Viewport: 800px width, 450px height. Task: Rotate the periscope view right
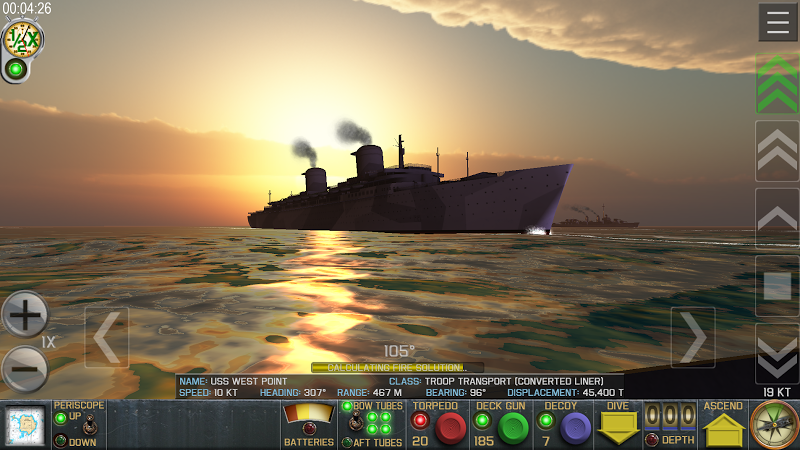click(x=692, y=338)
